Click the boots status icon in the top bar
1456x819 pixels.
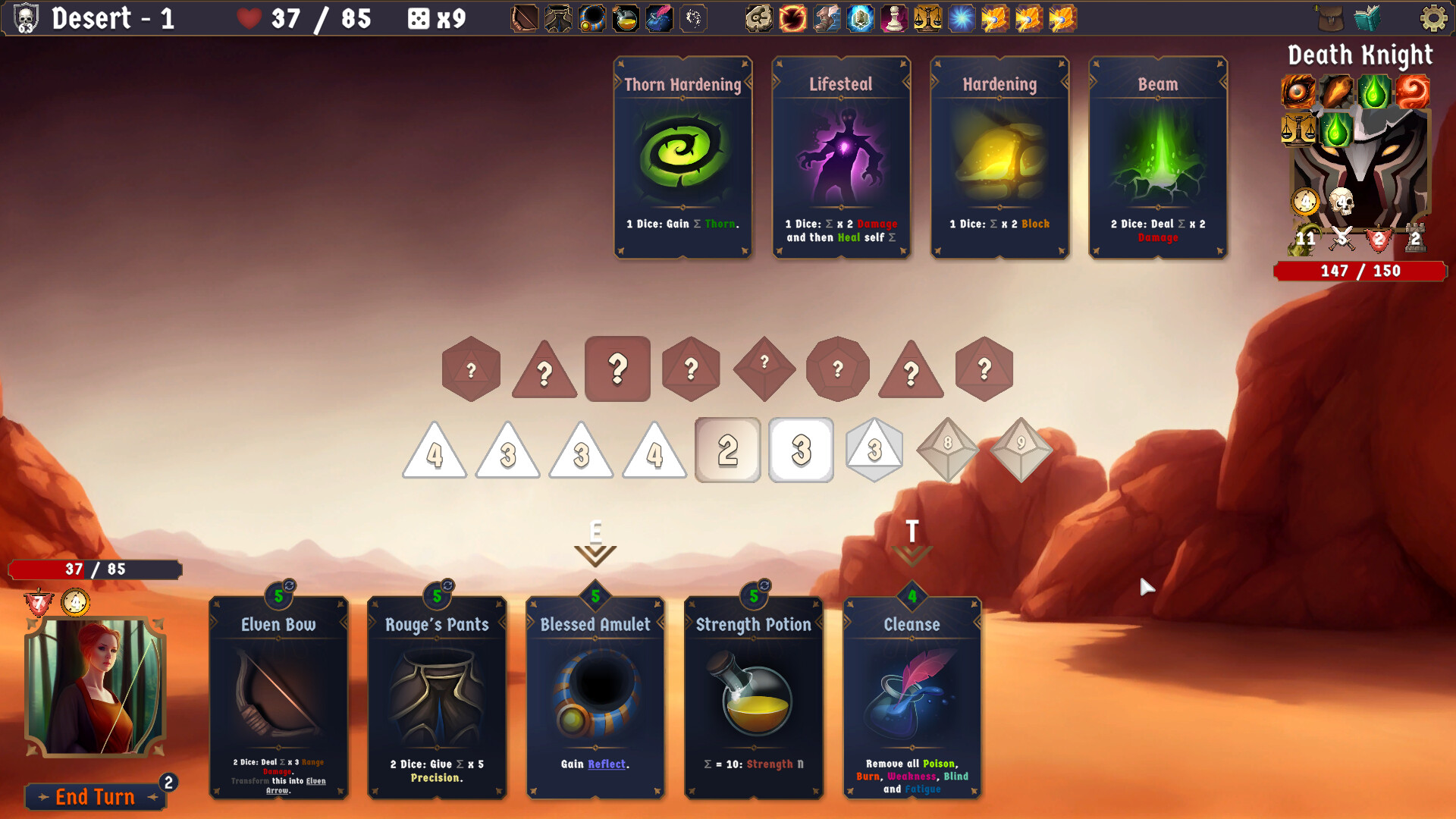825,19
